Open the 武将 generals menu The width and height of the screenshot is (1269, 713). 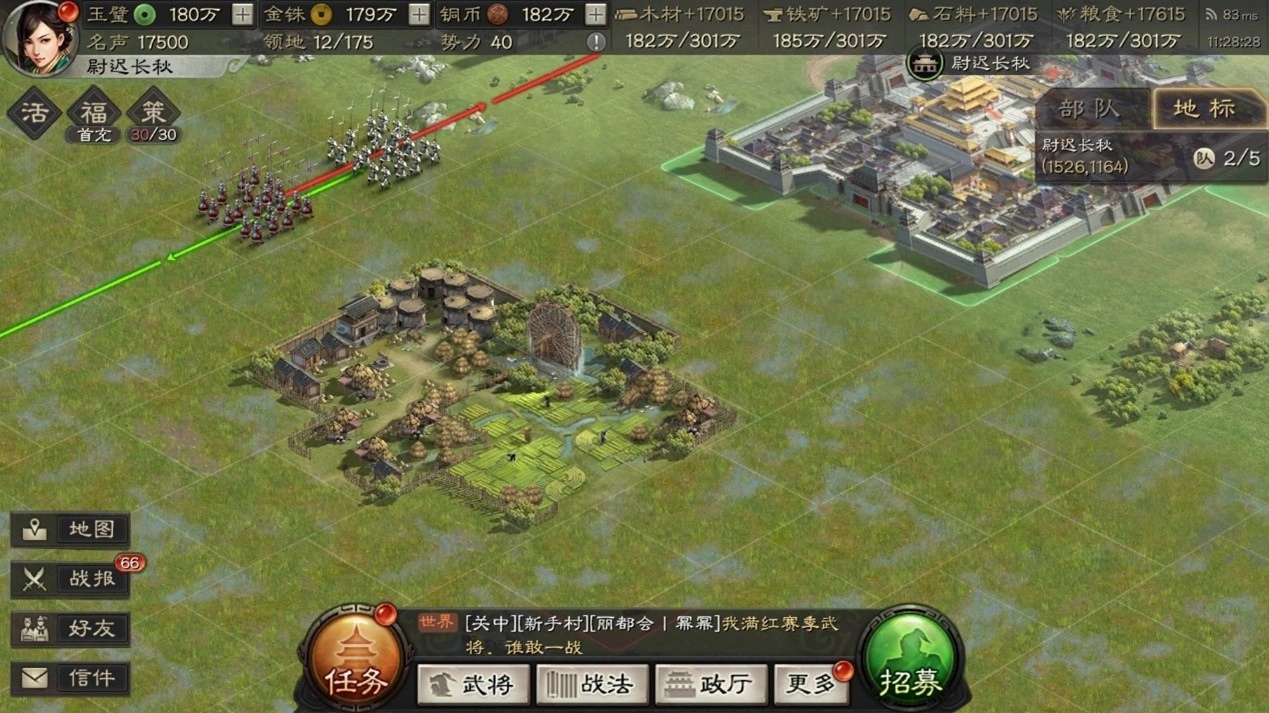point(472,684)
